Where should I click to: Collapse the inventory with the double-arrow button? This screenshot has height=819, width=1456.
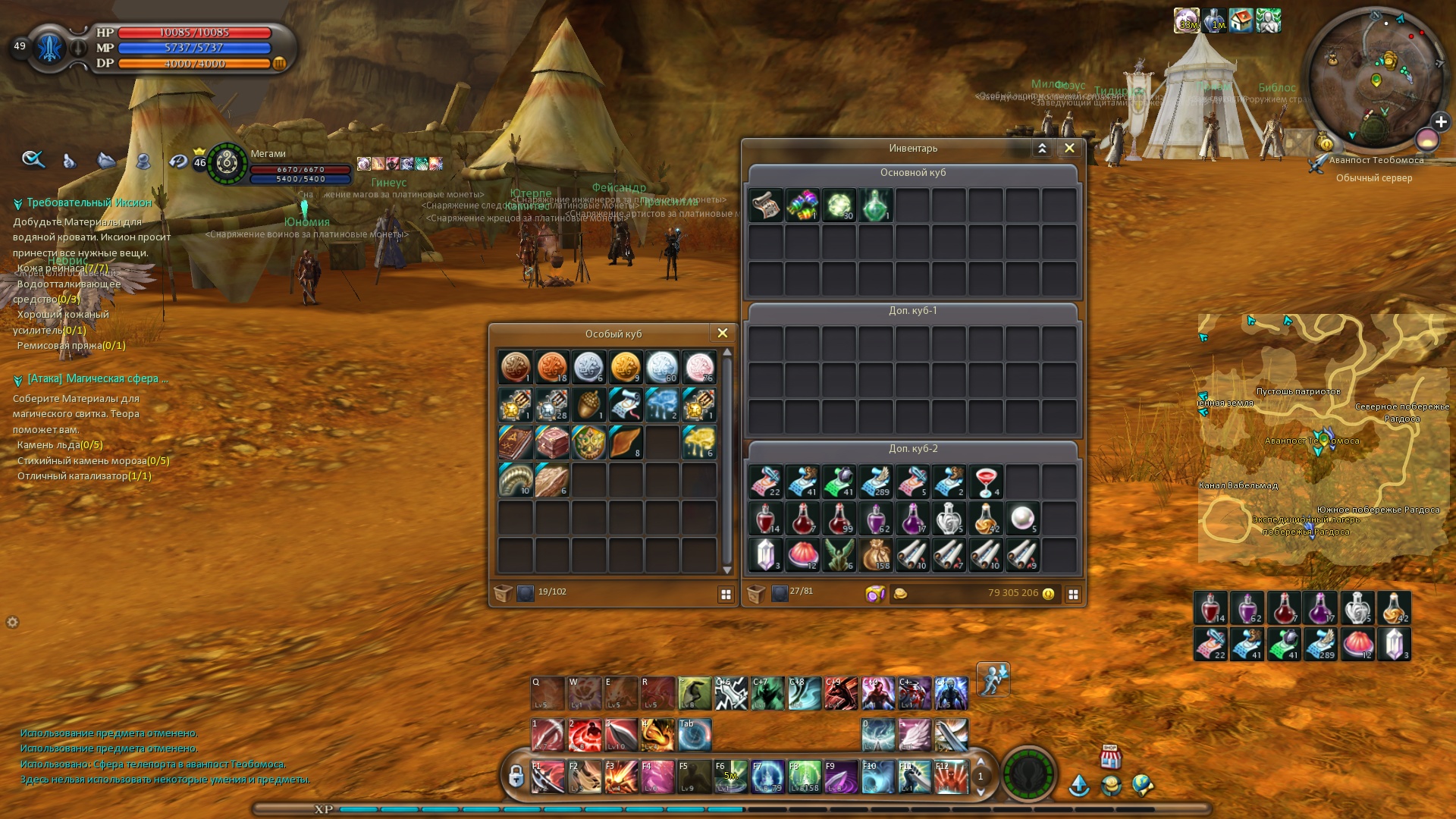[x=1042, y=149]
